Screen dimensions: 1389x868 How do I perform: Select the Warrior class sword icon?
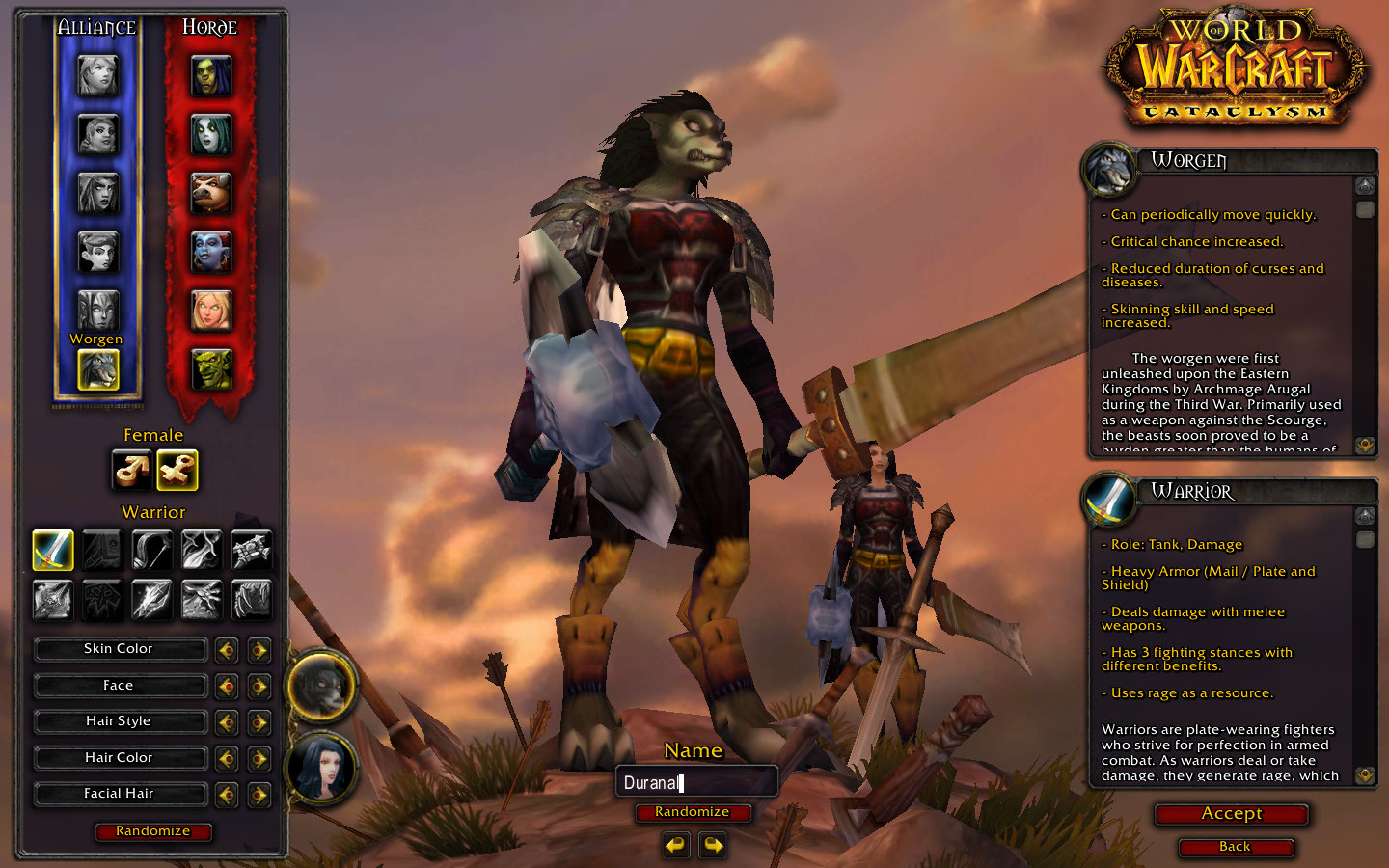point(53,550)
